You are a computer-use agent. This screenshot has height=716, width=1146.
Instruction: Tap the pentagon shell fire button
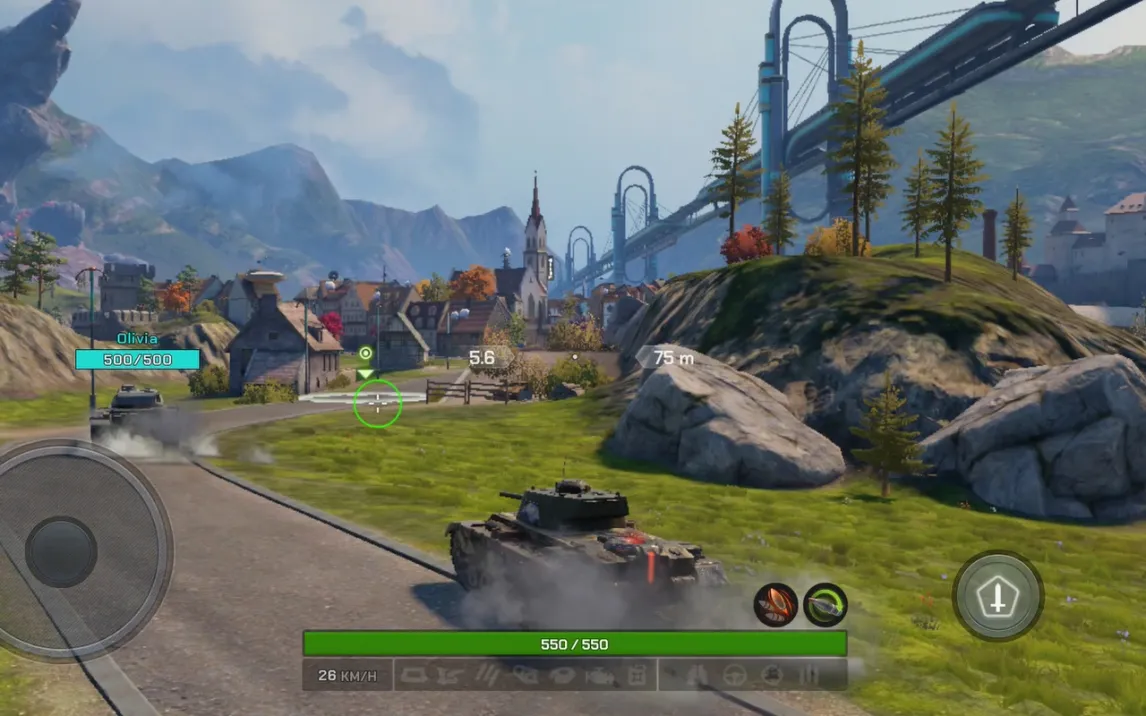[997, 597]
